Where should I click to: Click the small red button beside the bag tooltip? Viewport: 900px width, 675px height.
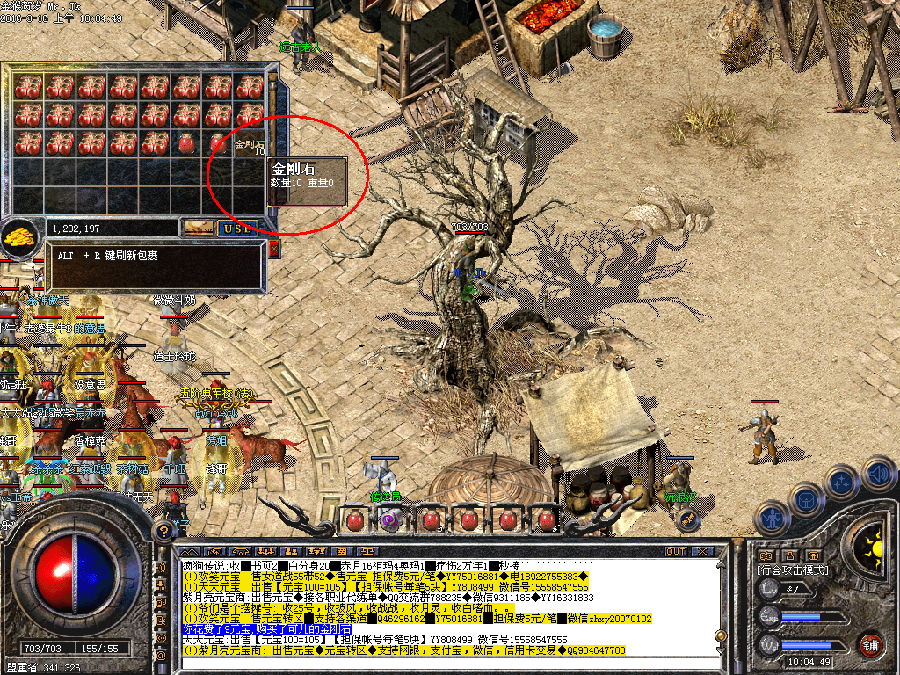274,249
